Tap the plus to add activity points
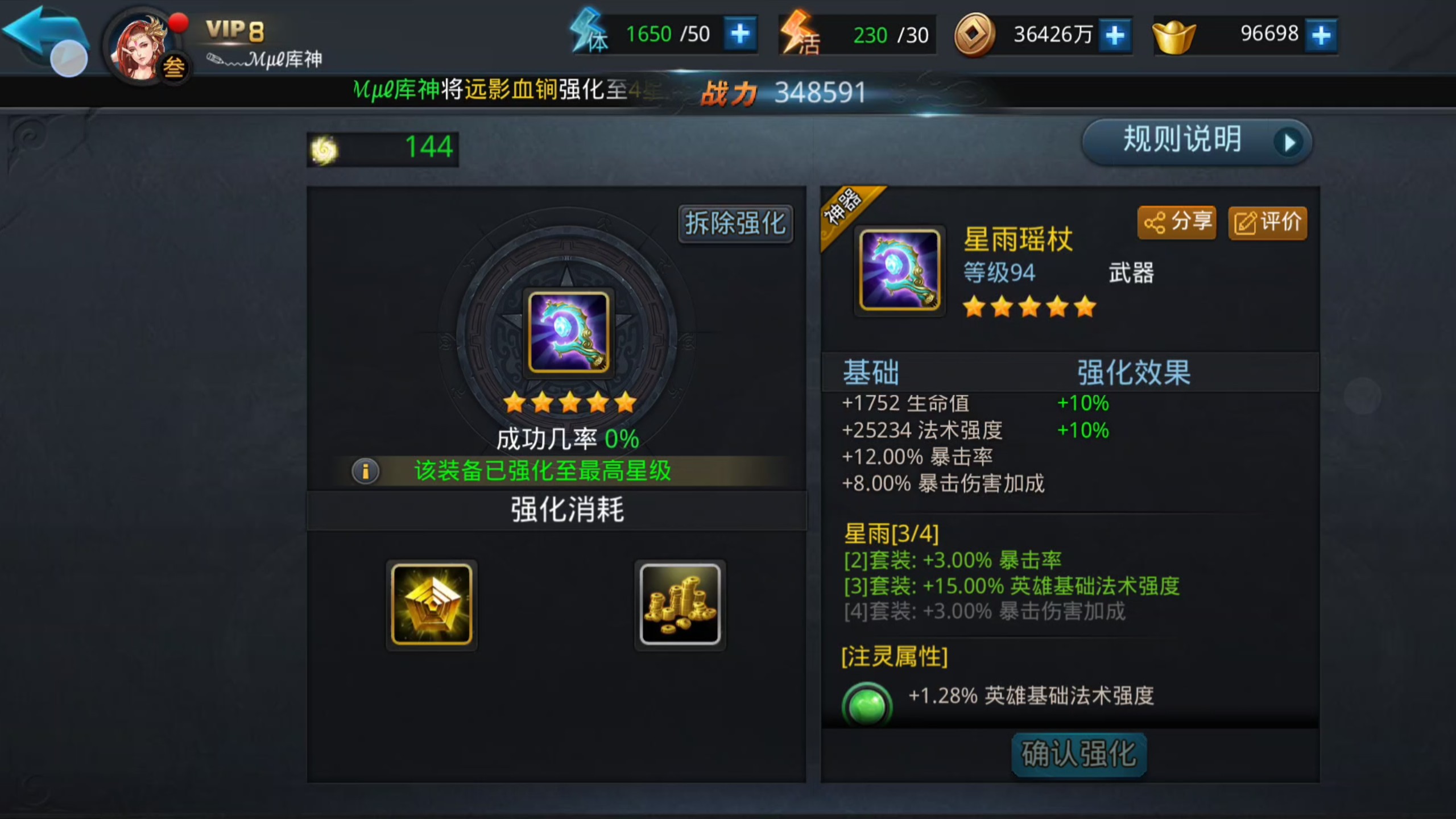This screenshot has height=819, width=1456. click(933, 34)
